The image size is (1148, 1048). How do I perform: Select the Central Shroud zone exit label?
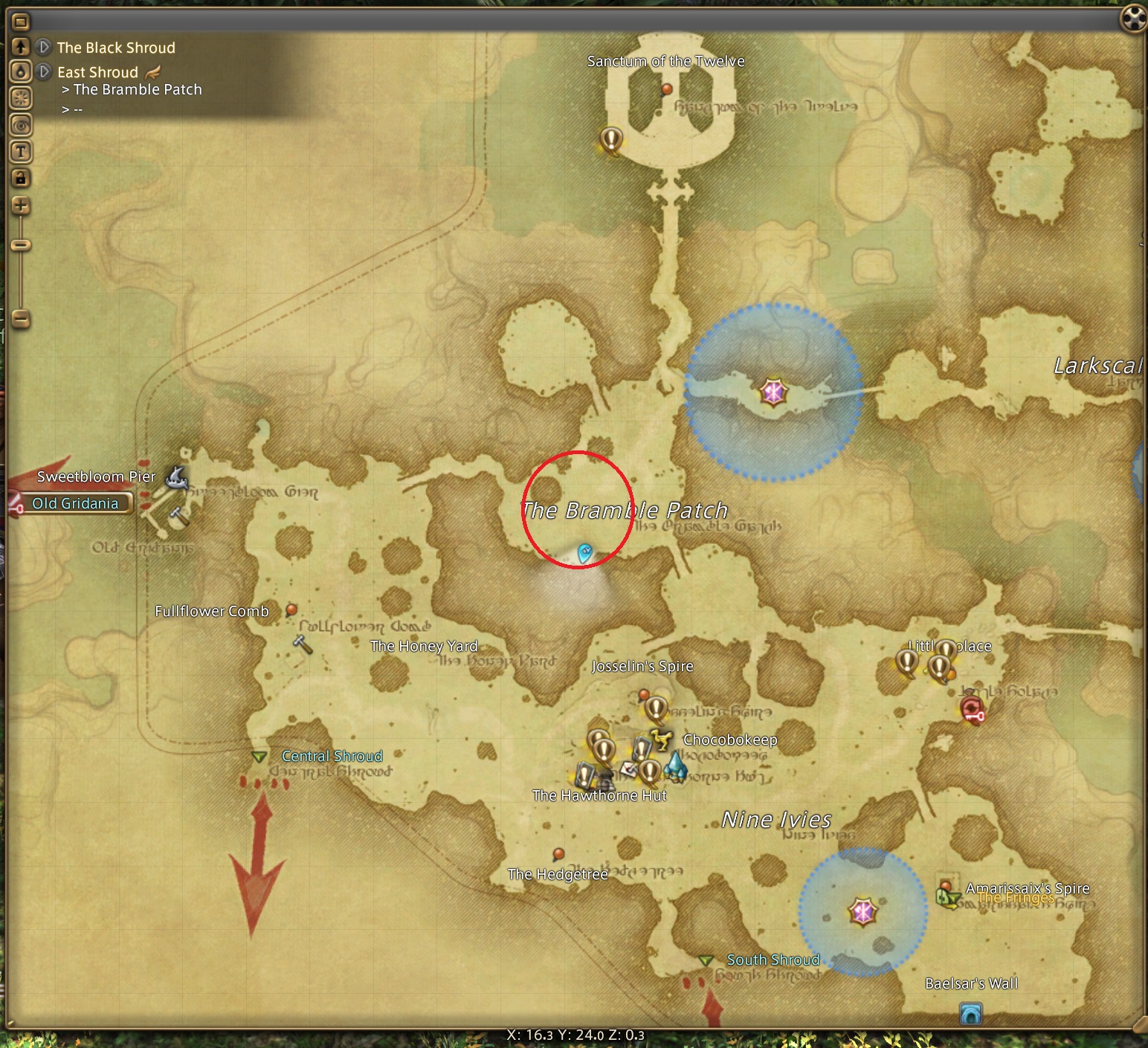pos(332,756)
